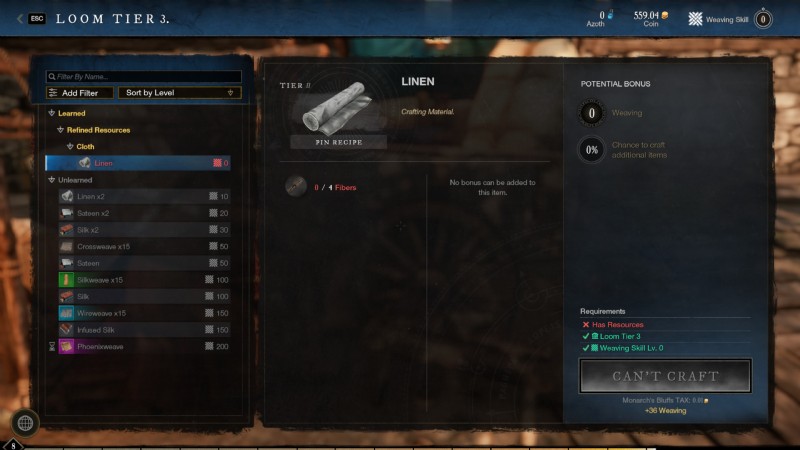
Task: Collapse the Refined Resources category
Action: [62, 130]
